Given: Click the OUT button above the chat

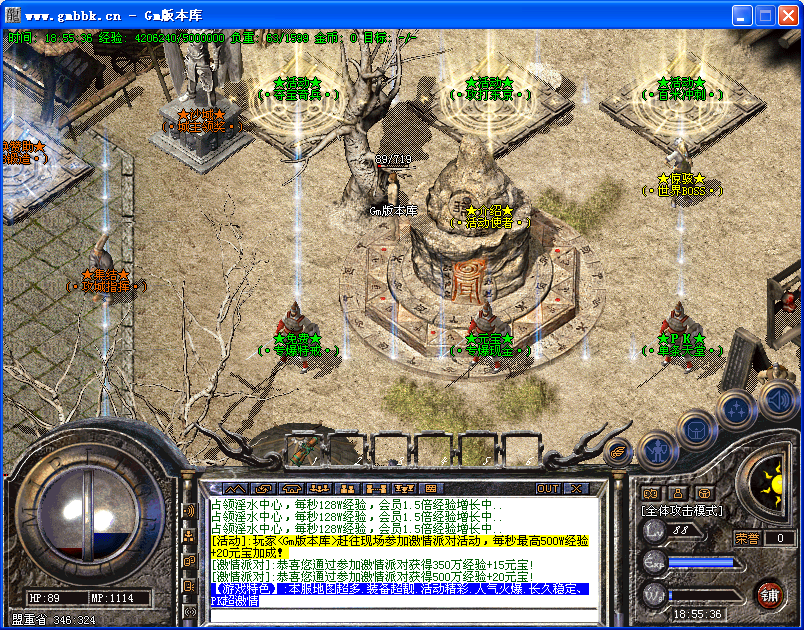Looking at the screenshot, I should (x=548, y=489).
